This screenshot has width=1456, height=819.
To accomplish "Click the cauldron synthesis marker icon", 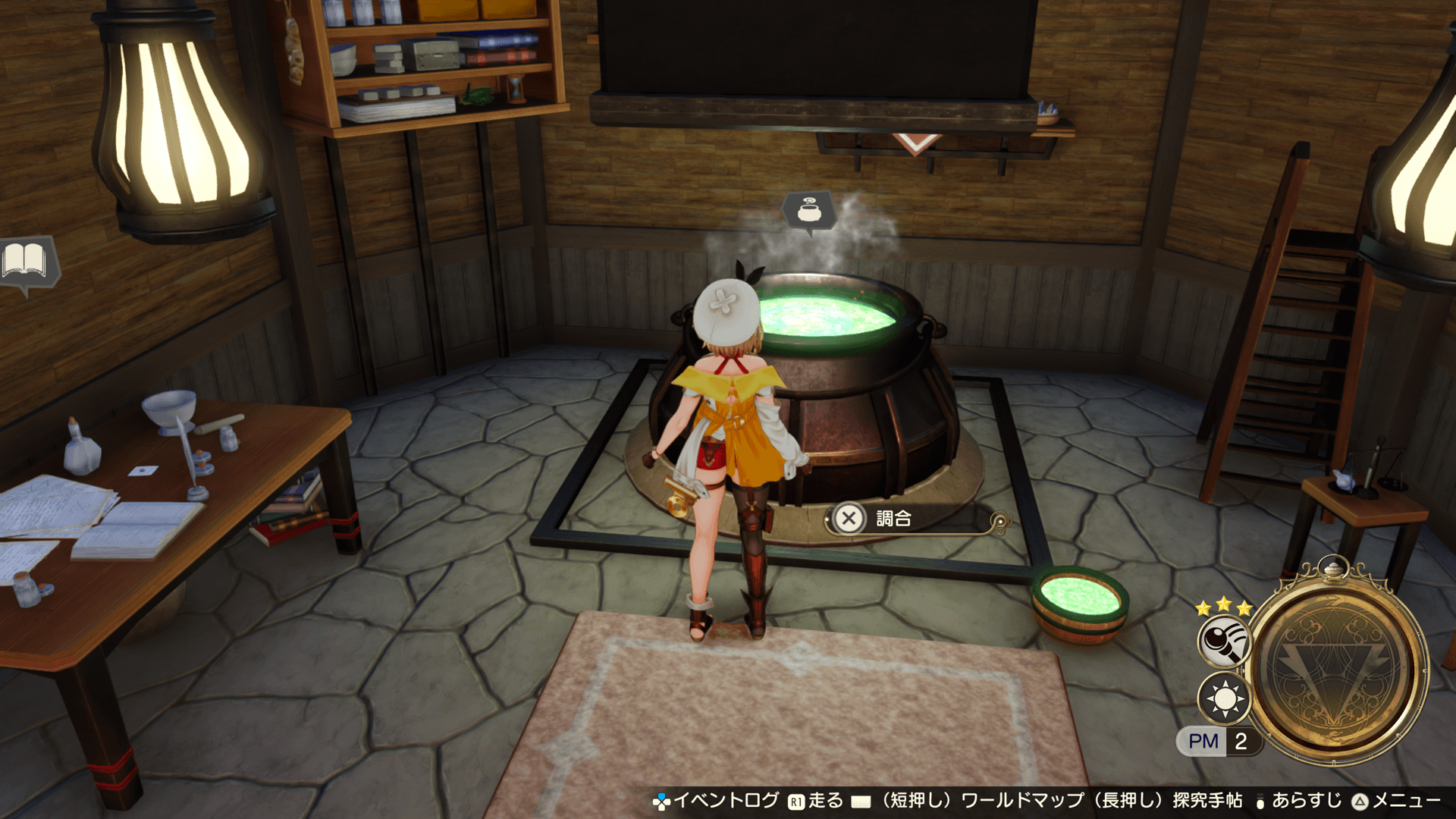I will tap(809, 210).
